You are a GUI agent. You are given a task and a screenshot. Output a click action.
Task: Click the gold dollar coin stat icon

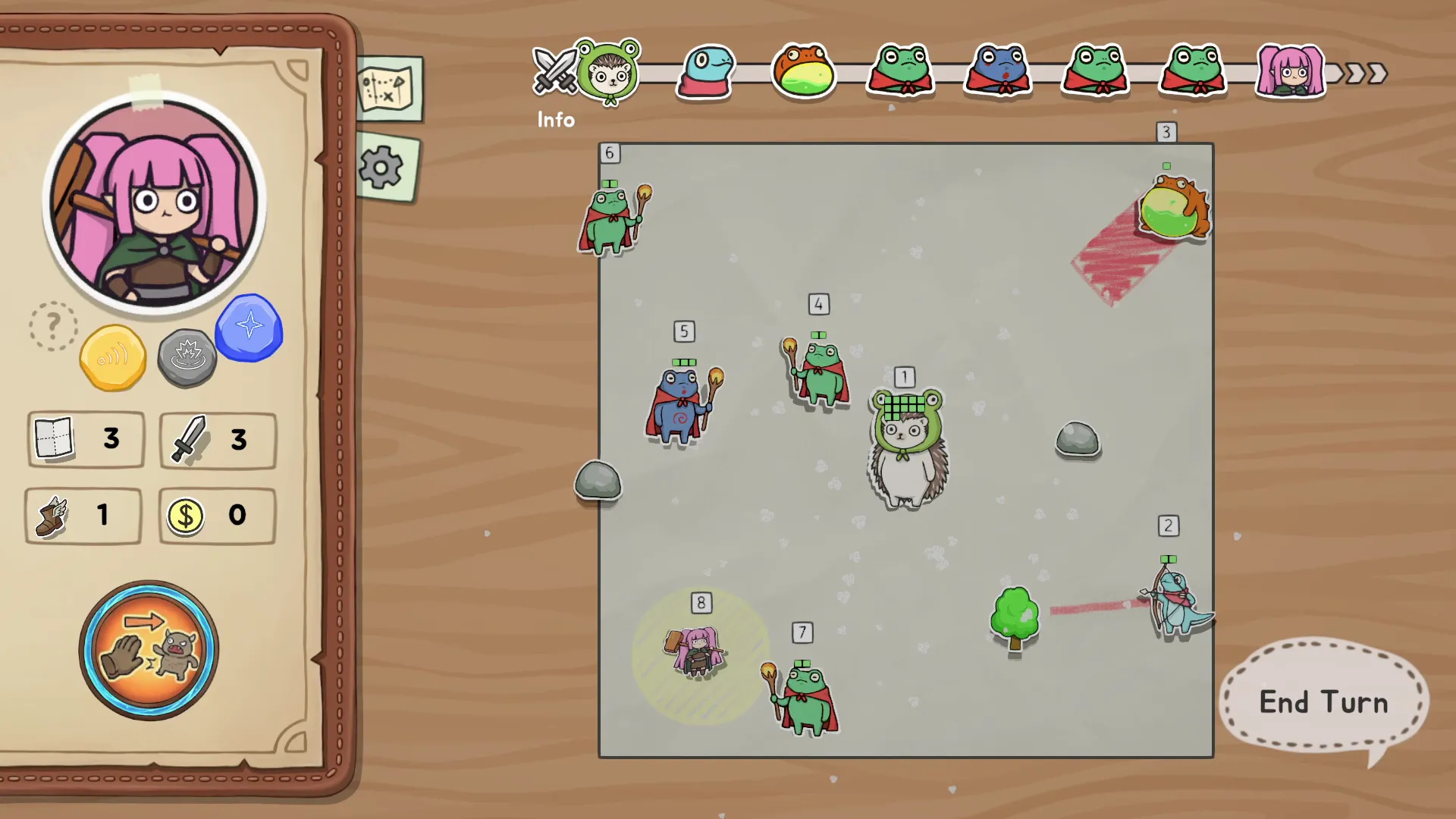pyautogui.click(x=186, y=516)
